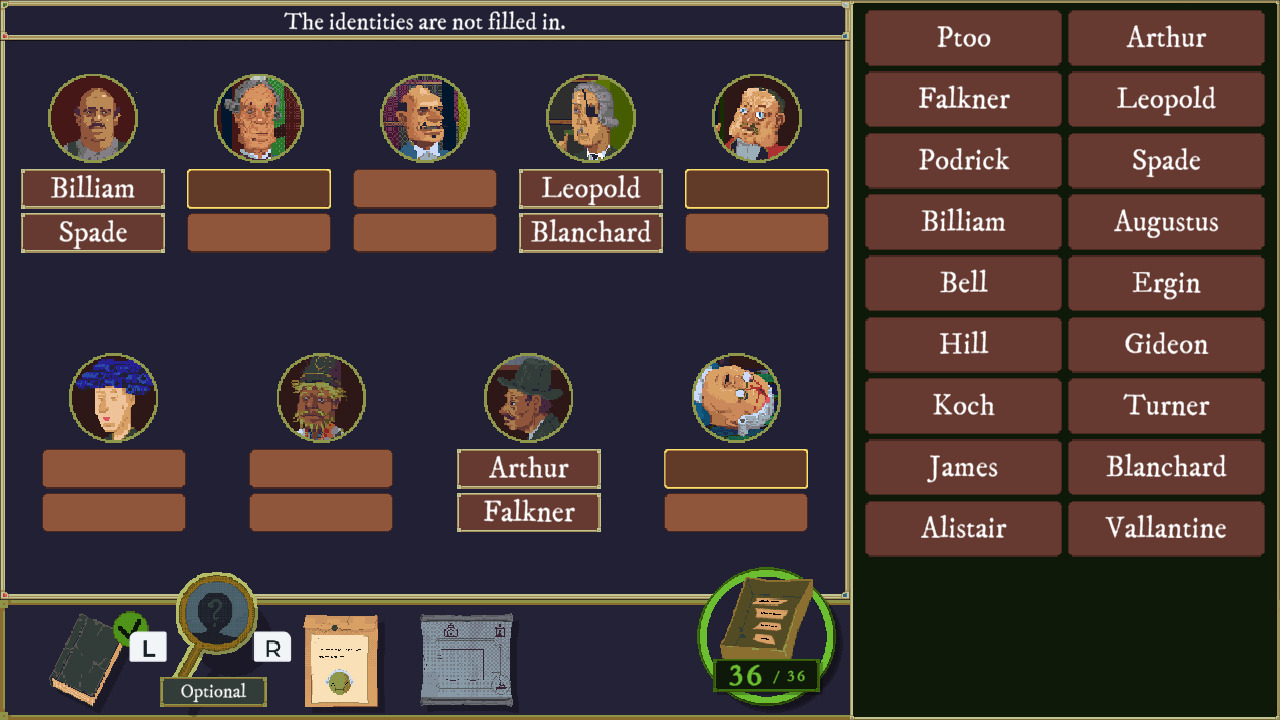Screen dimensions: 1280x720
Task: Click the blue-haired person's portrait
Action: coord(114,397)
